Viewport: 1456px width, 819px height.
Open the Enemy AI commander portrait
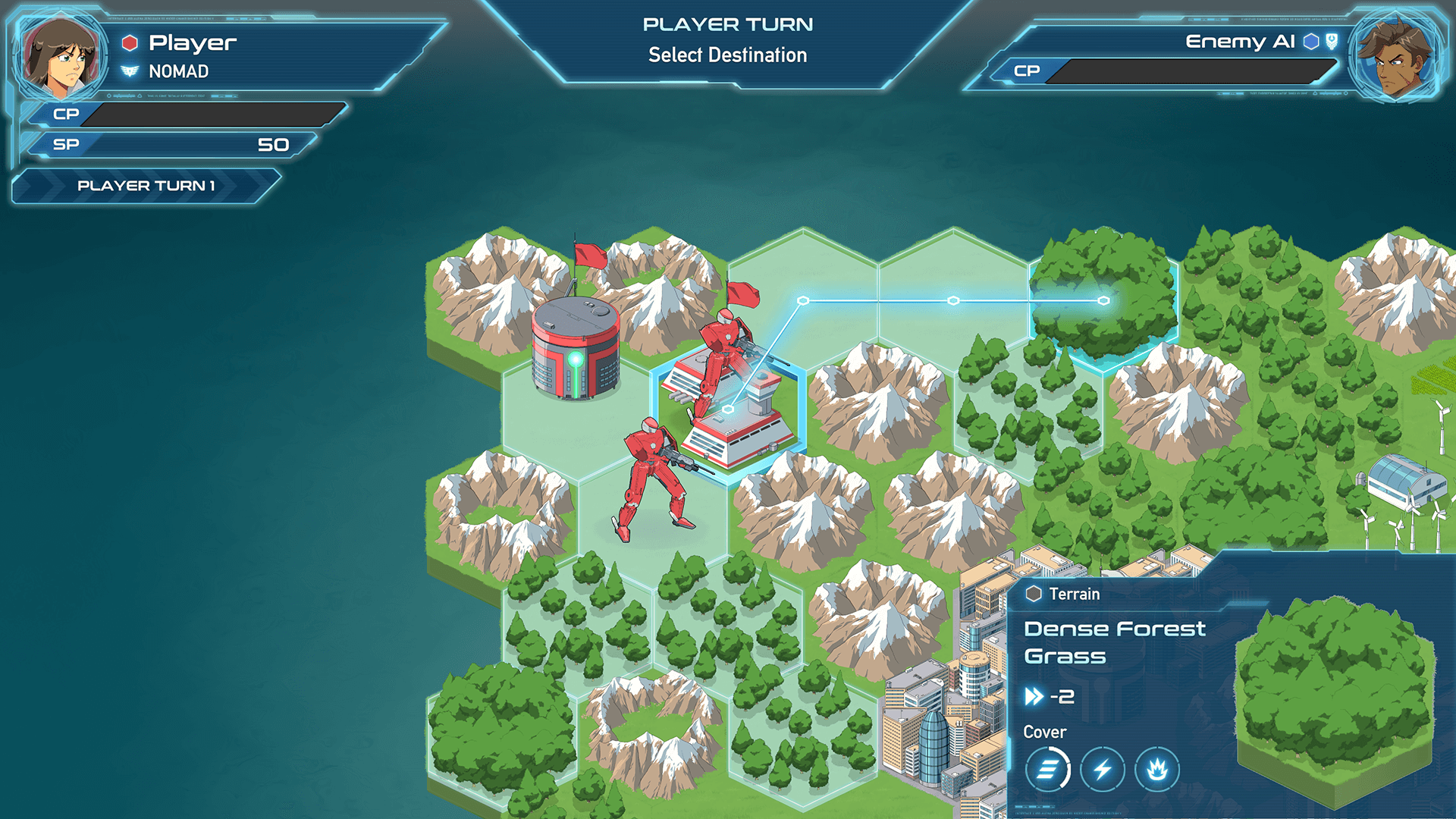(x=1394, y=56)
